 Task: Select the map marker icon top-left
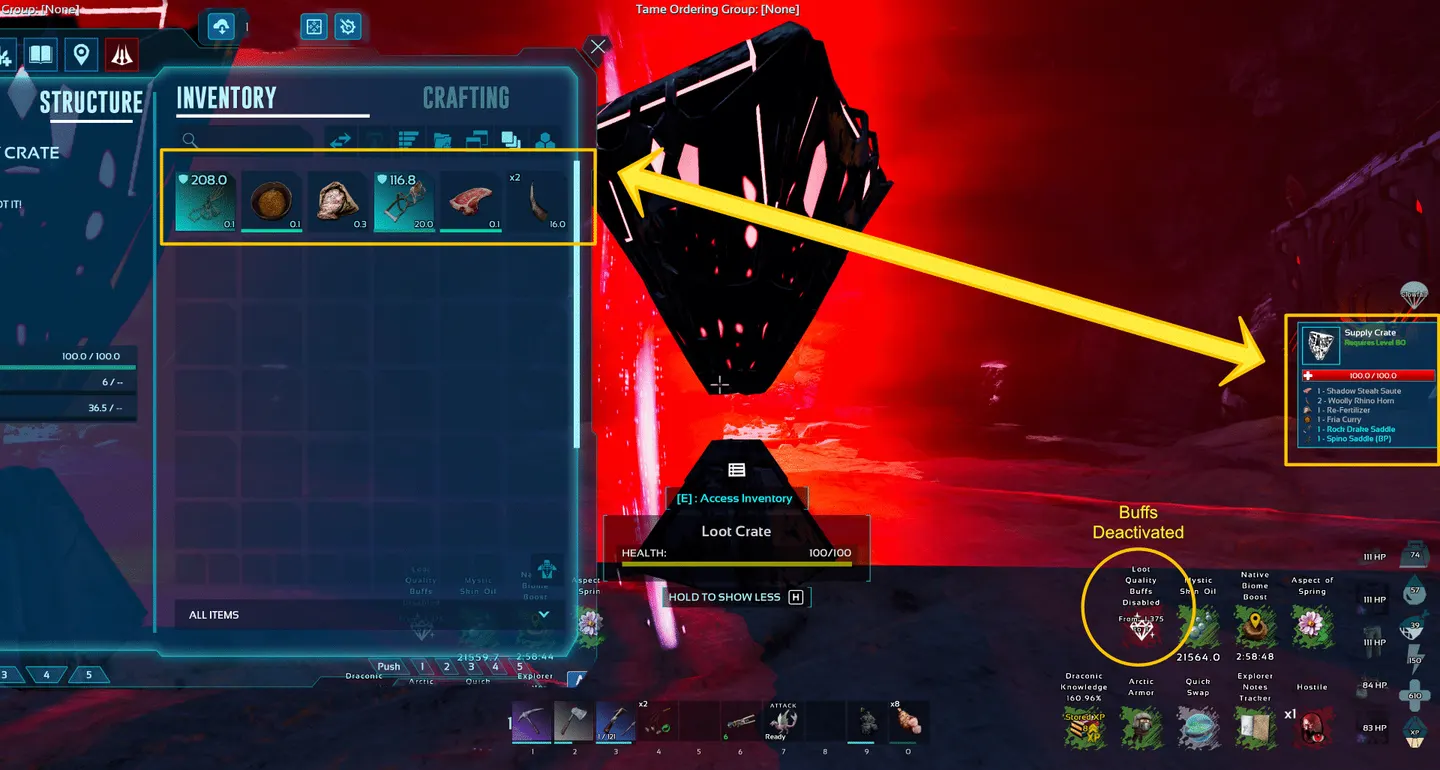(79, 54)
